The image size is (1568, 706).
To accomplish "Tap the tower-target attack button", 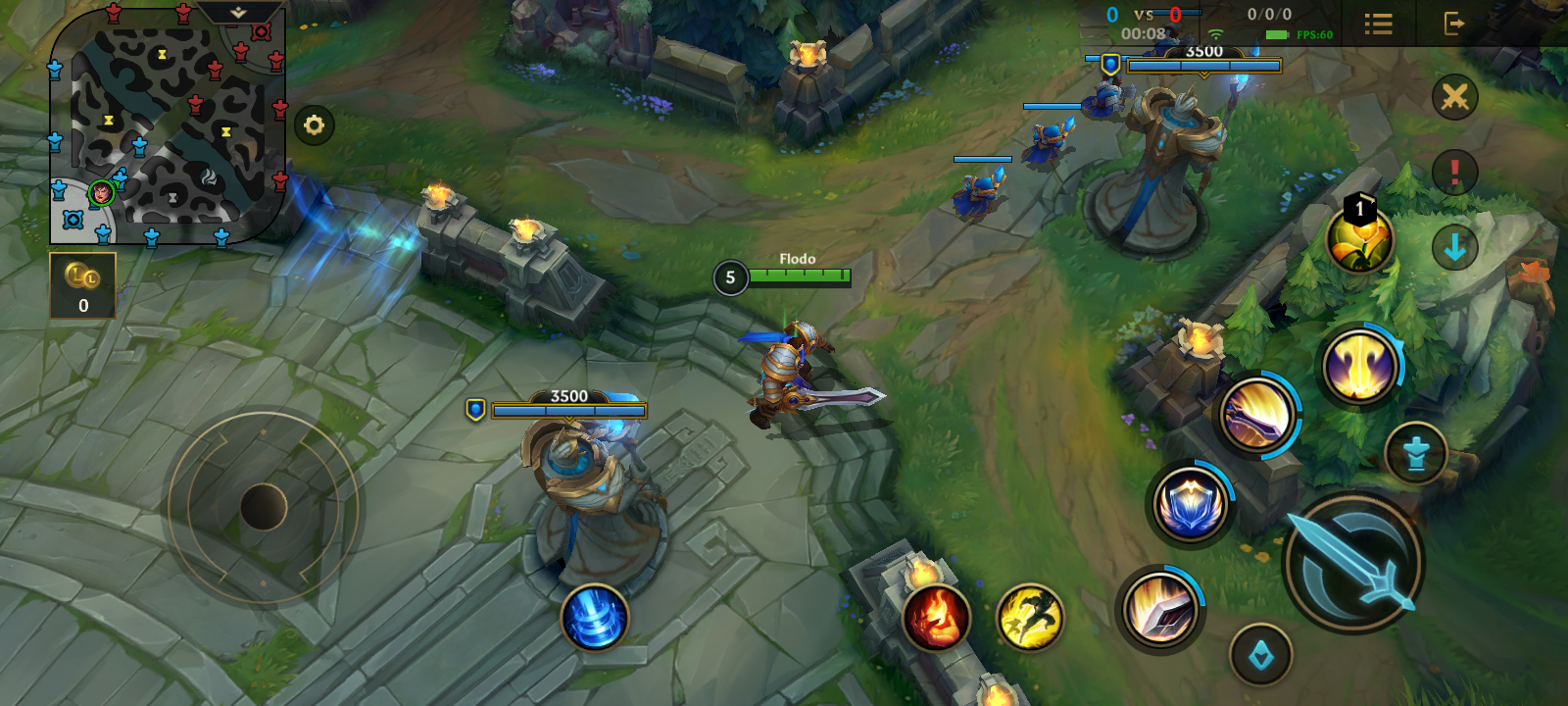I will point(1416,453).
